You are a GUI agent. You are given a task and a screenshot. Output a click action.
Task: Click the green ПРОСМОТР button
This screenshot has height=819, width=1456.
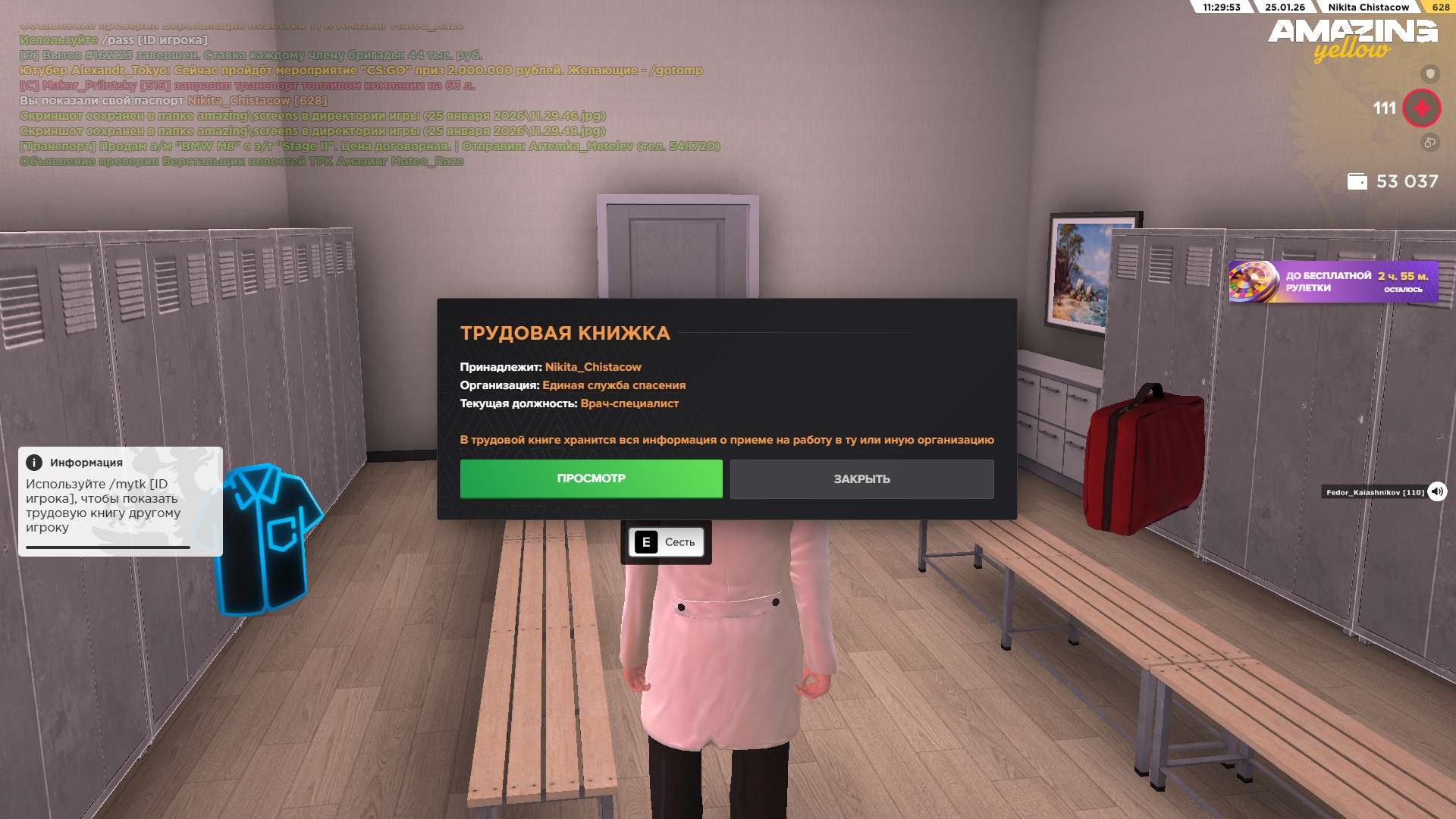click(x=591, y=479)
